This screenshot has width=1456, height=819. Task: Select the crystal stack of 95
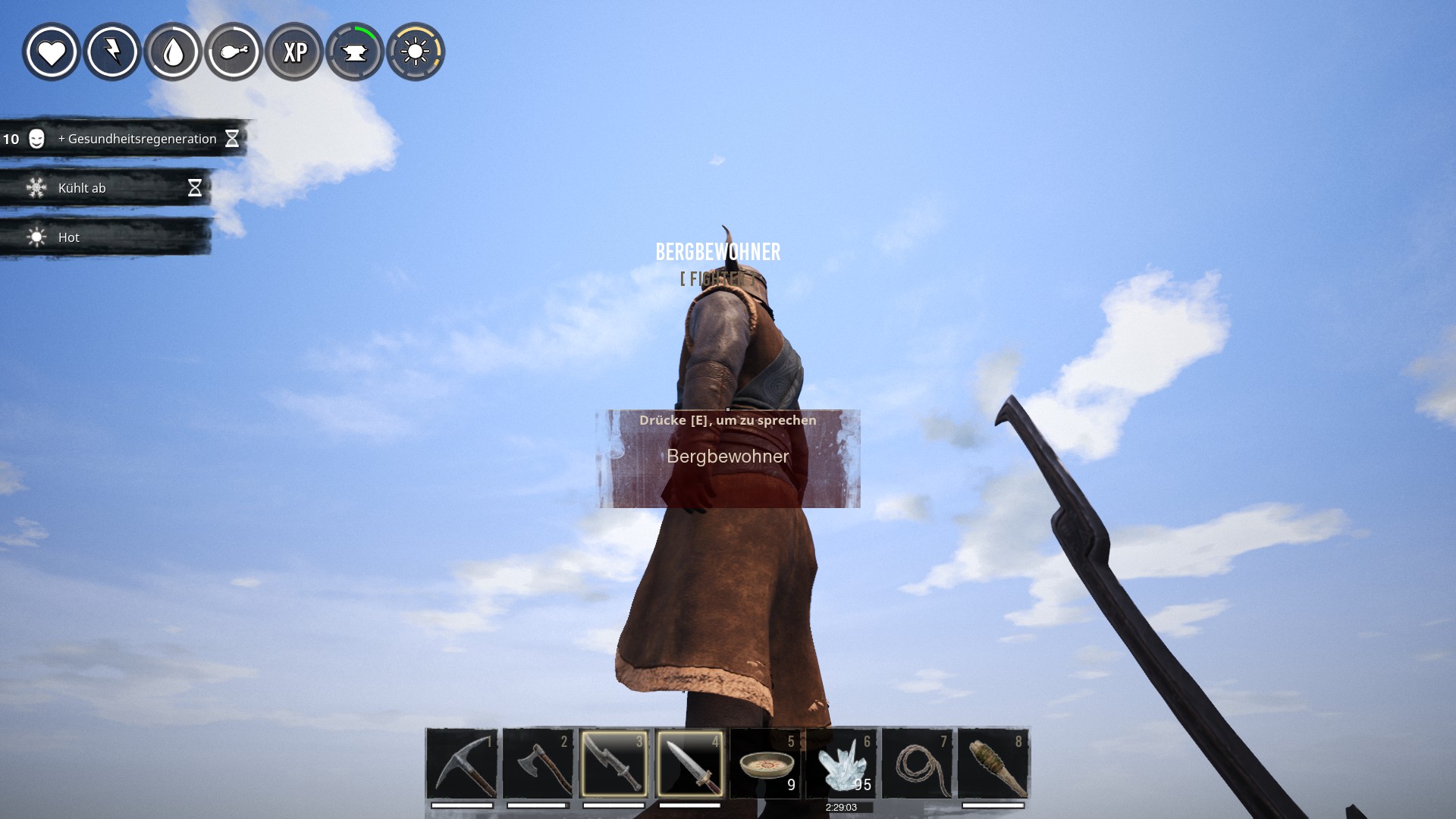[841, 764]
